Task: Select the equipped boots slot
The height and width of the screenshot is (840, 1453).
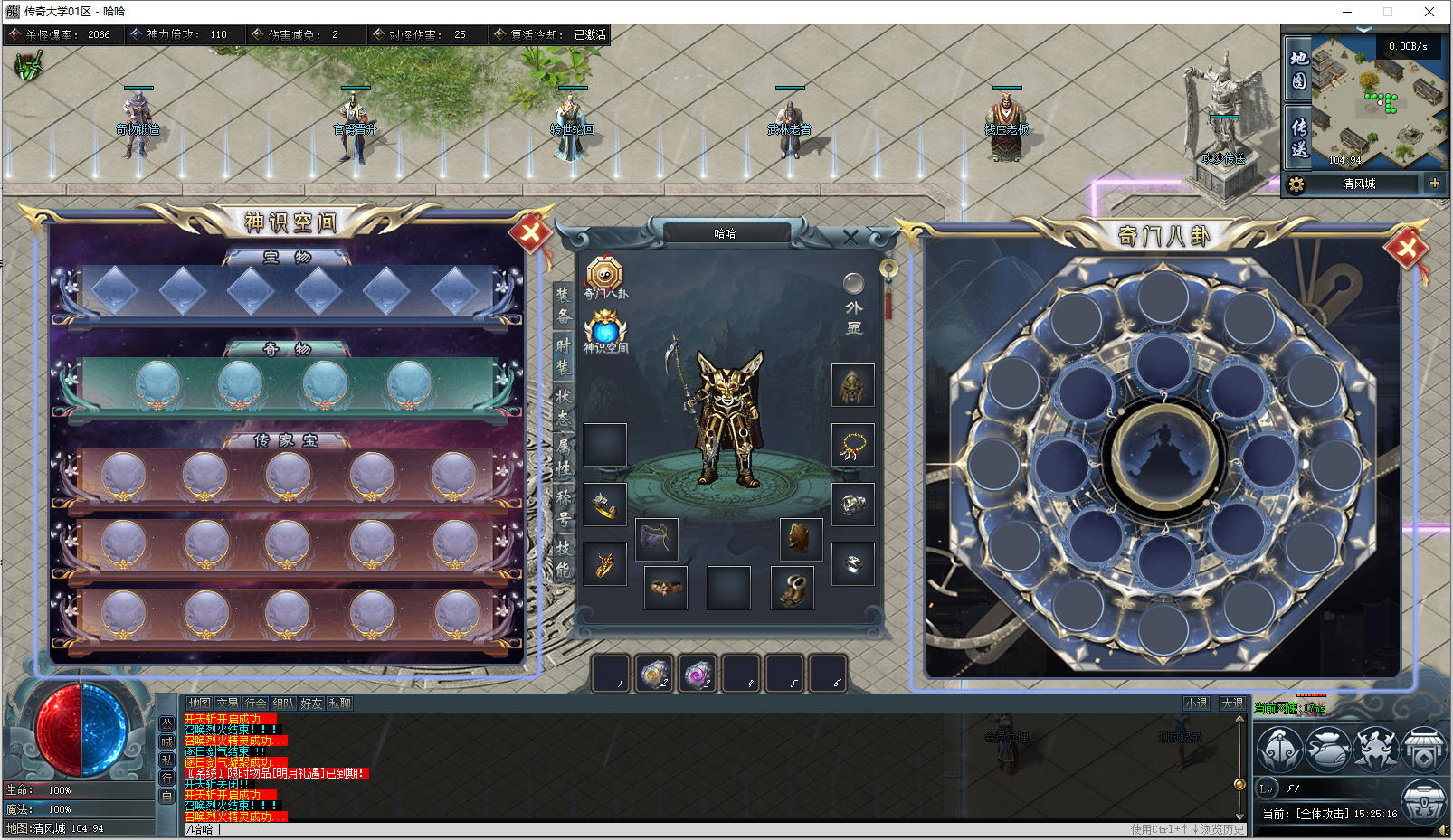Action: point(793,588)
